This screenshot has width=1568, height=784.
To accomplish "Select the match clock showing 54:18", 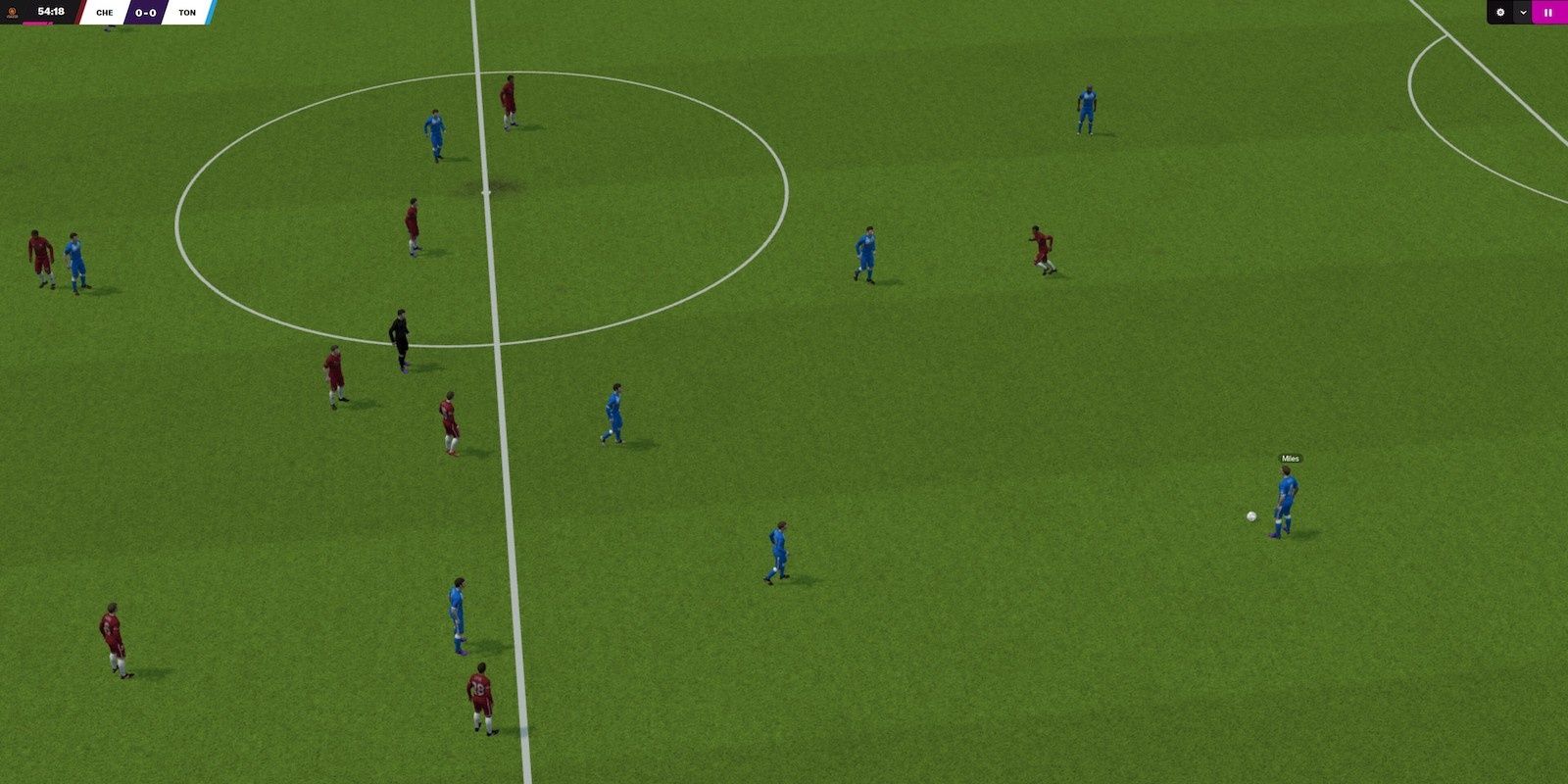I will [x=51, y=12].
